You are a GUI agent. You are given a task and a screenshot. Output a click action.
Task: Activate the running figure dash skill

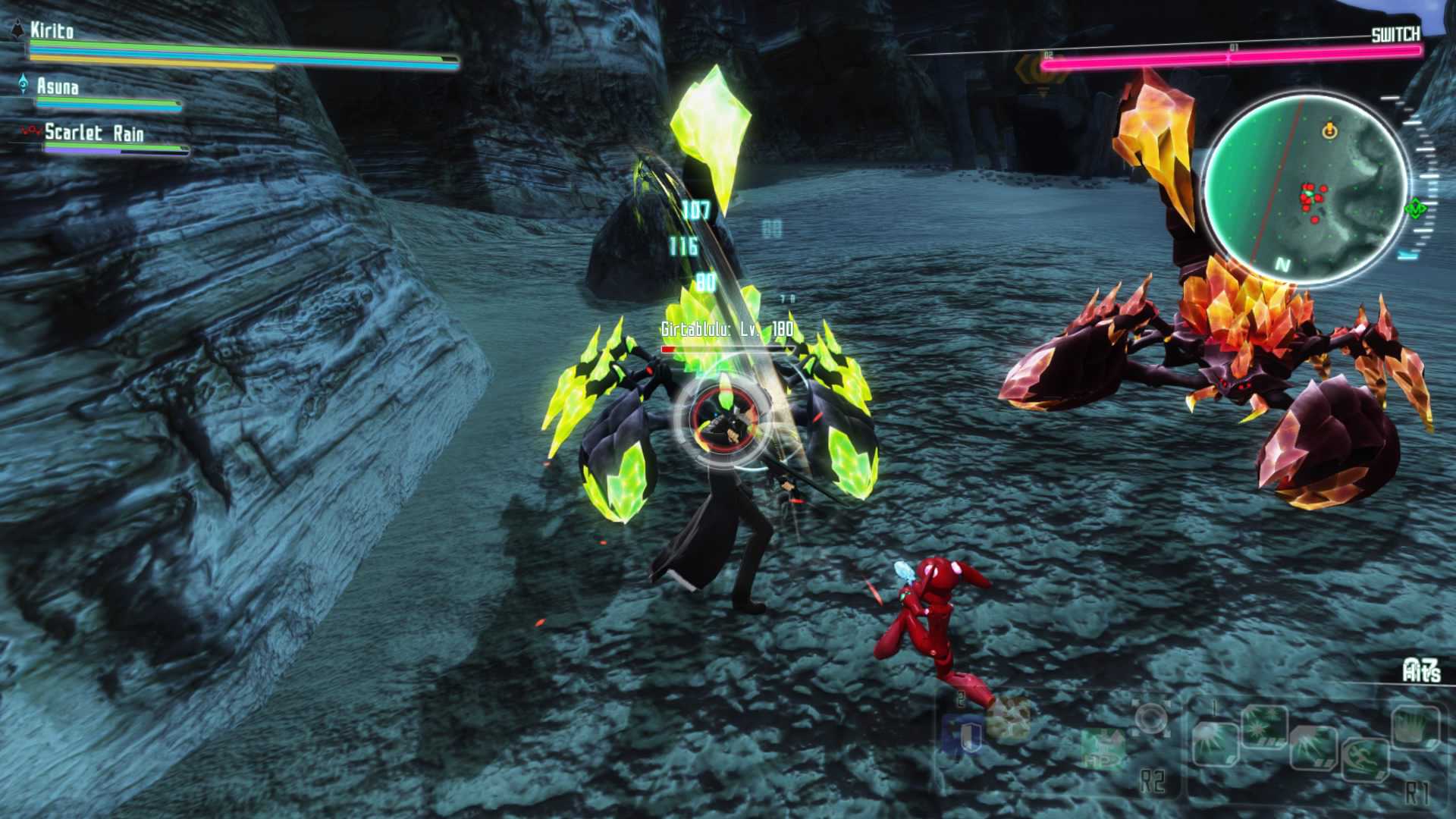[x=1365, y=758]
